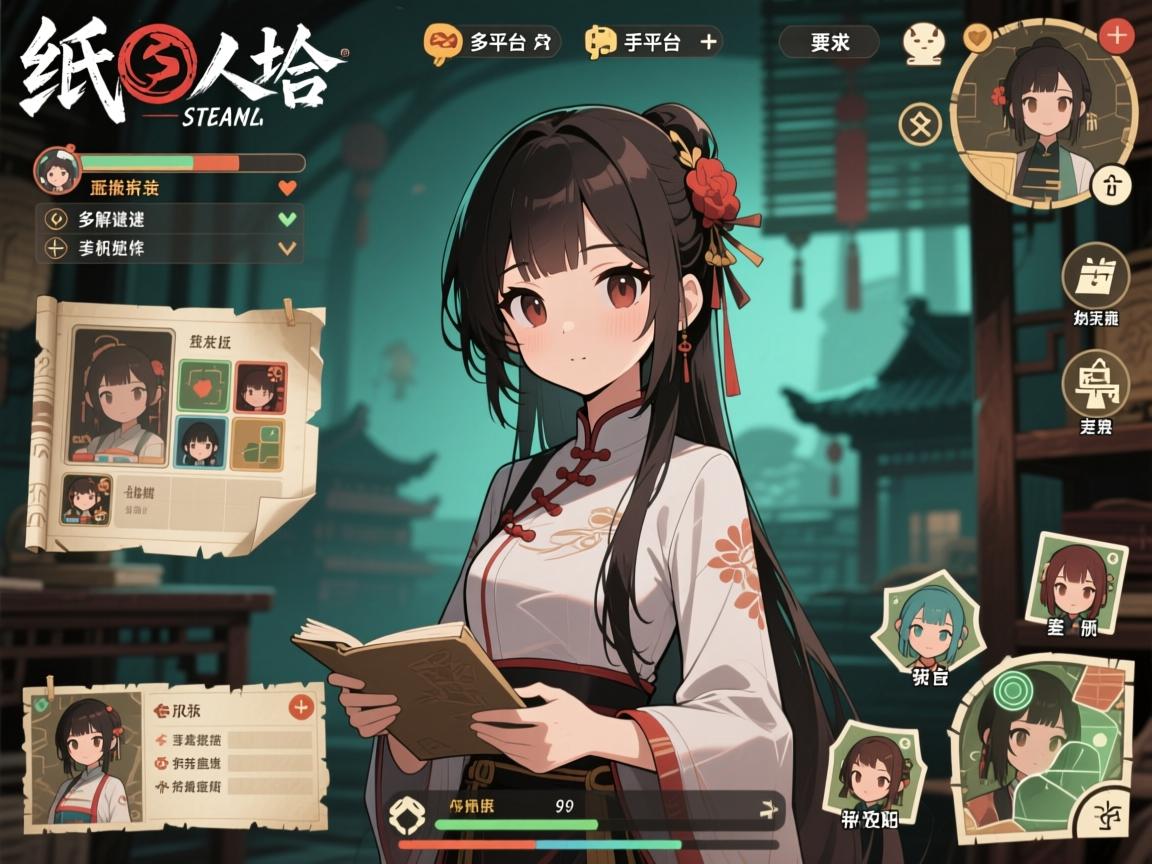The image size is (1152, 864).
Task: Expand the yellow chevron dropdown row
Action: point(168,248)
